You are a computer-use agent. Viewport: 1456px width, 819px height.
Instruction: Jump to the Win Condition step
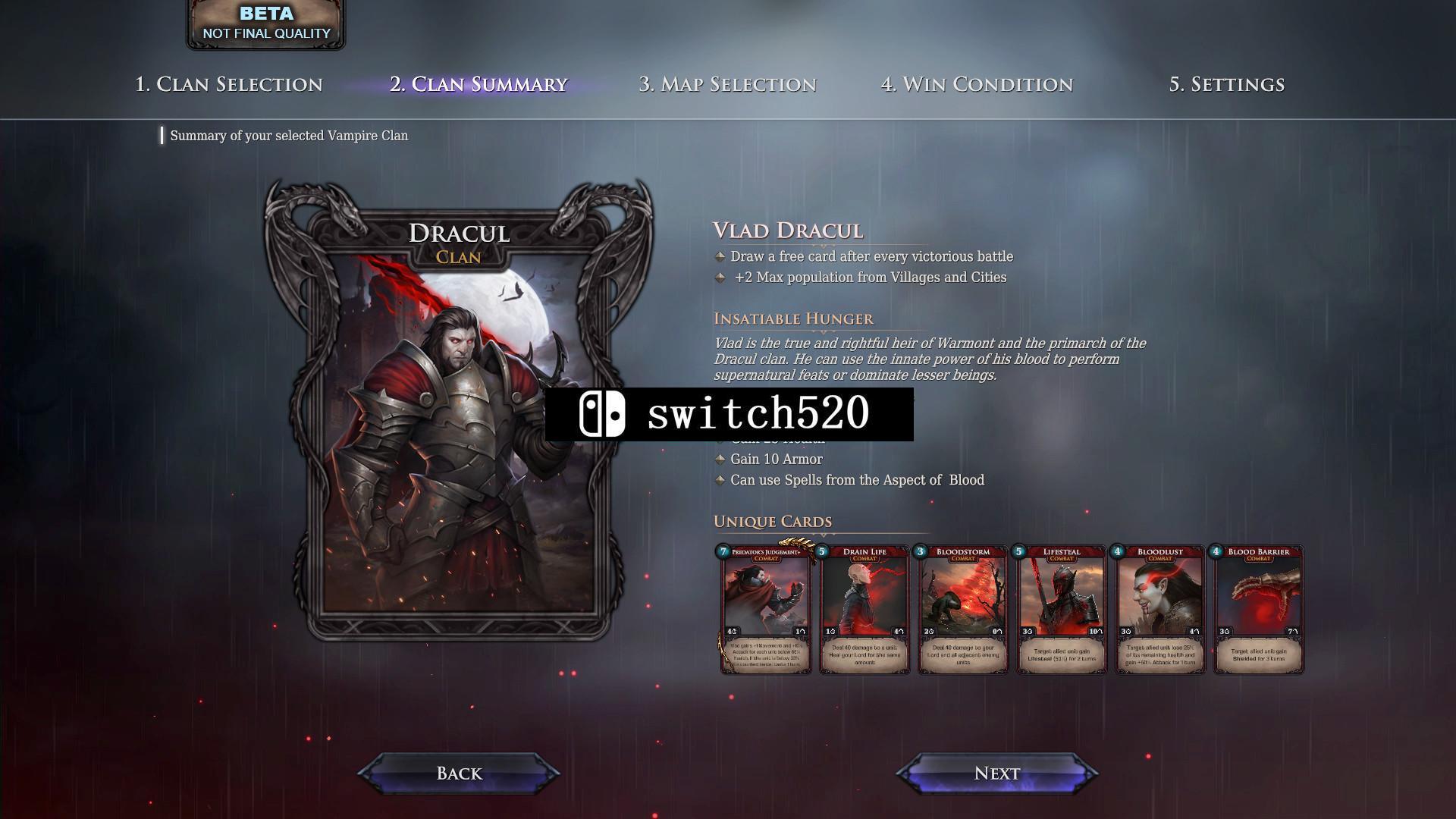point(977,84)
